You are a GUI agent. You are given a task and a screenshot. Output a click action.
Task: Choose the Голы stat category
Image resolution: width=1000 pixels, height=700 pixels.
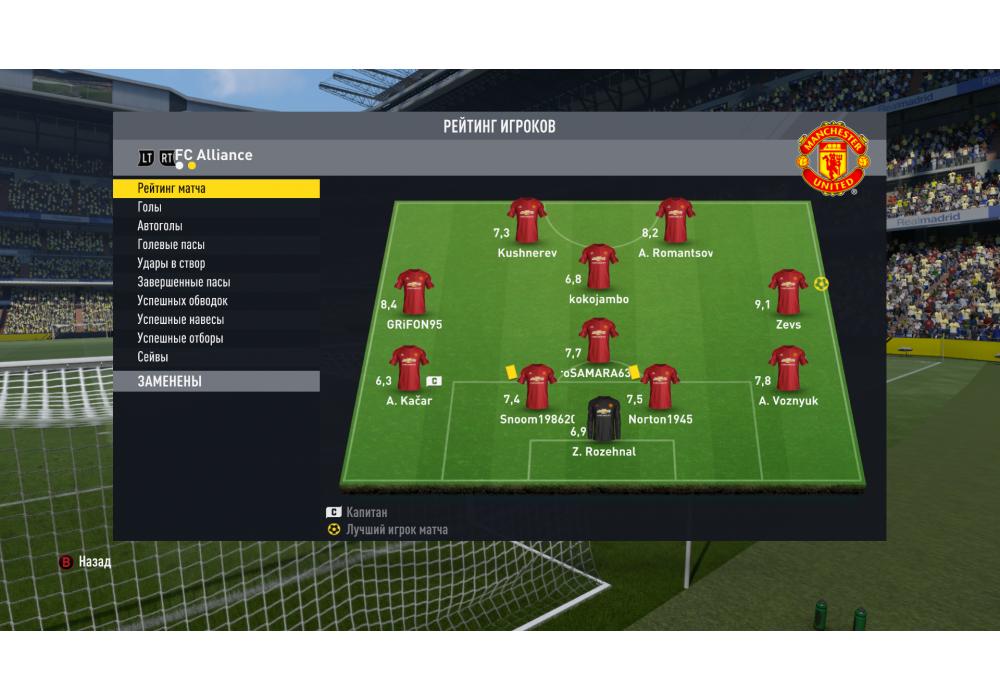coord(215,207)
